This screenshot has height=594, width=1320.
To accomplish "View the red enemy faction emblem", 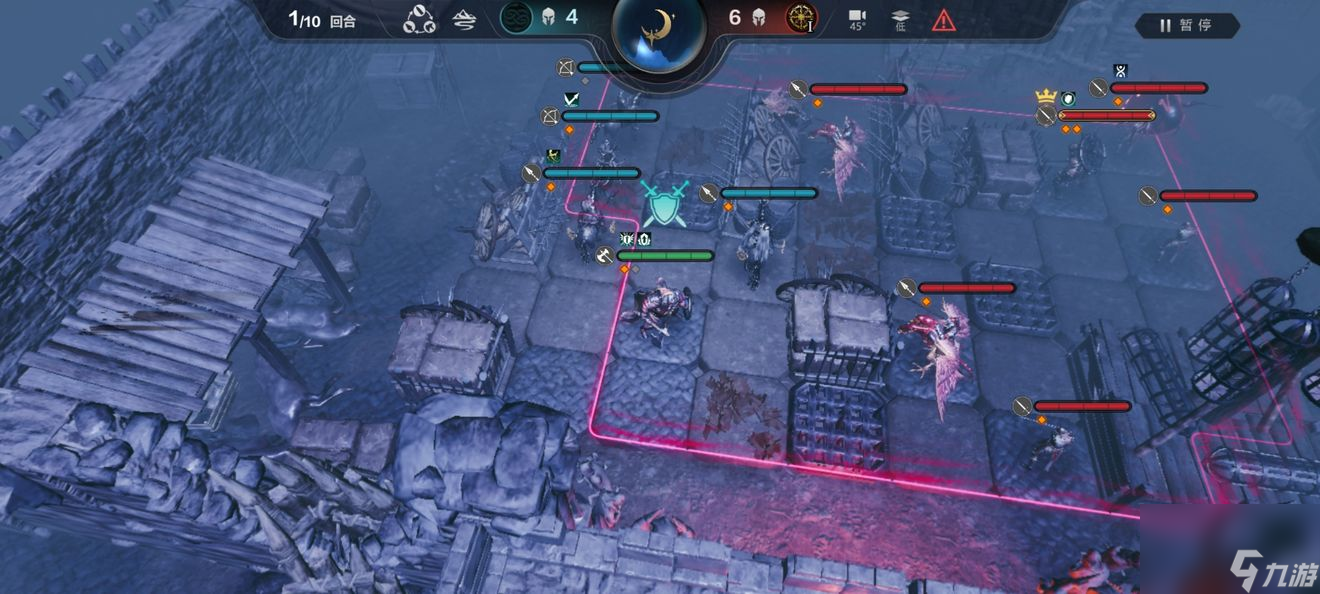I will tap(800, 17).
